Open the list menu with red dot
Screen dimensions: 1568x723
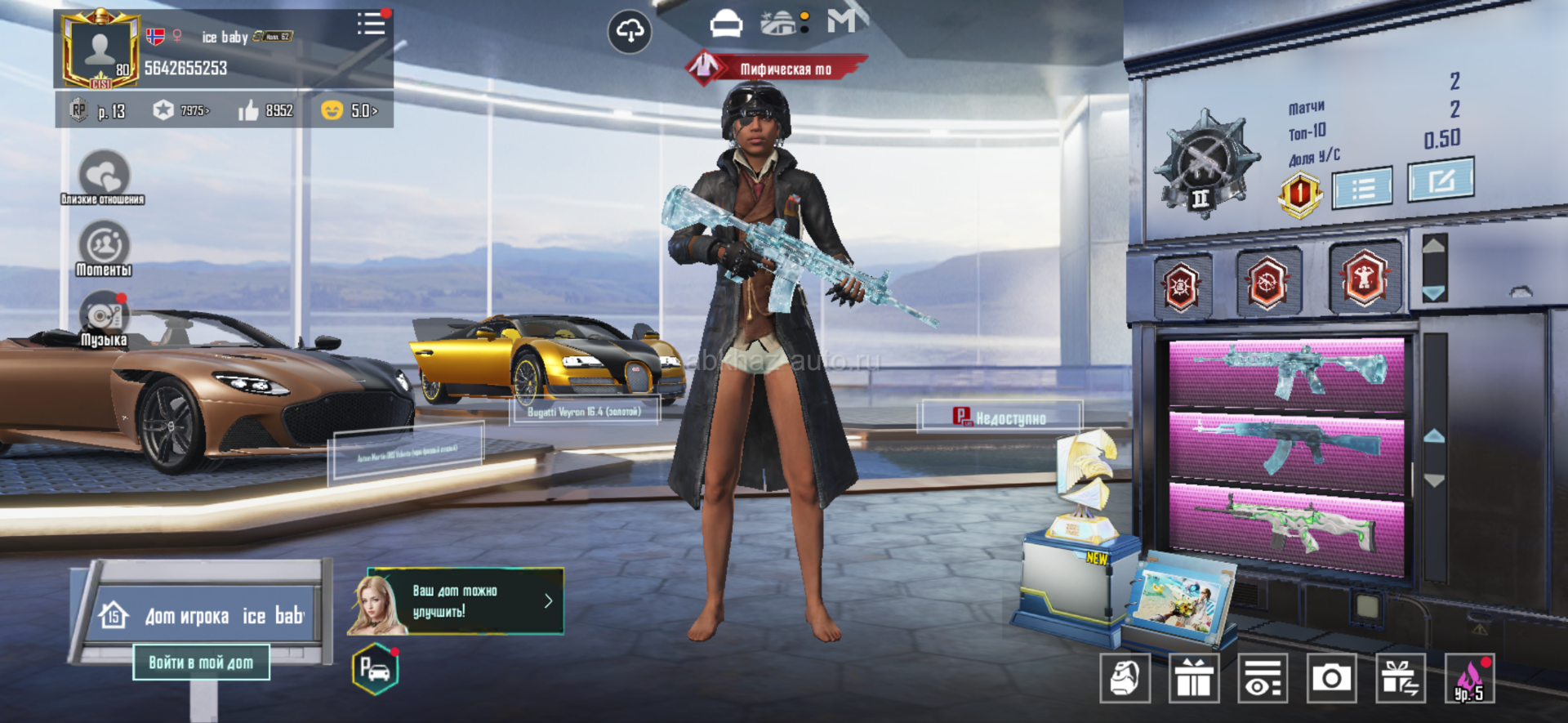(371, 23)
